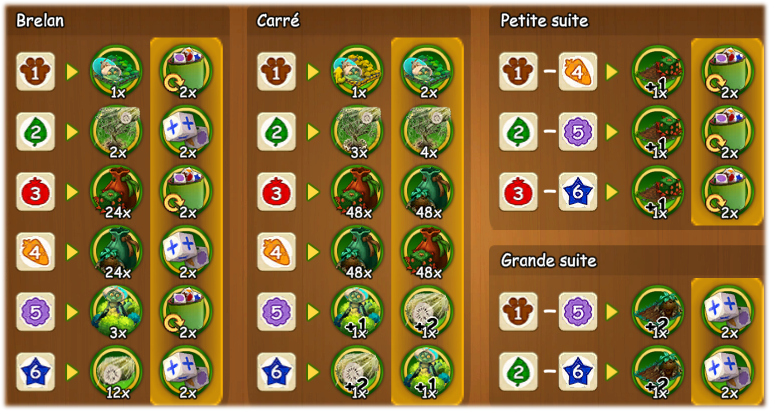
Task: Choose the red 3 die under Brelan
Action: point(35,191)
